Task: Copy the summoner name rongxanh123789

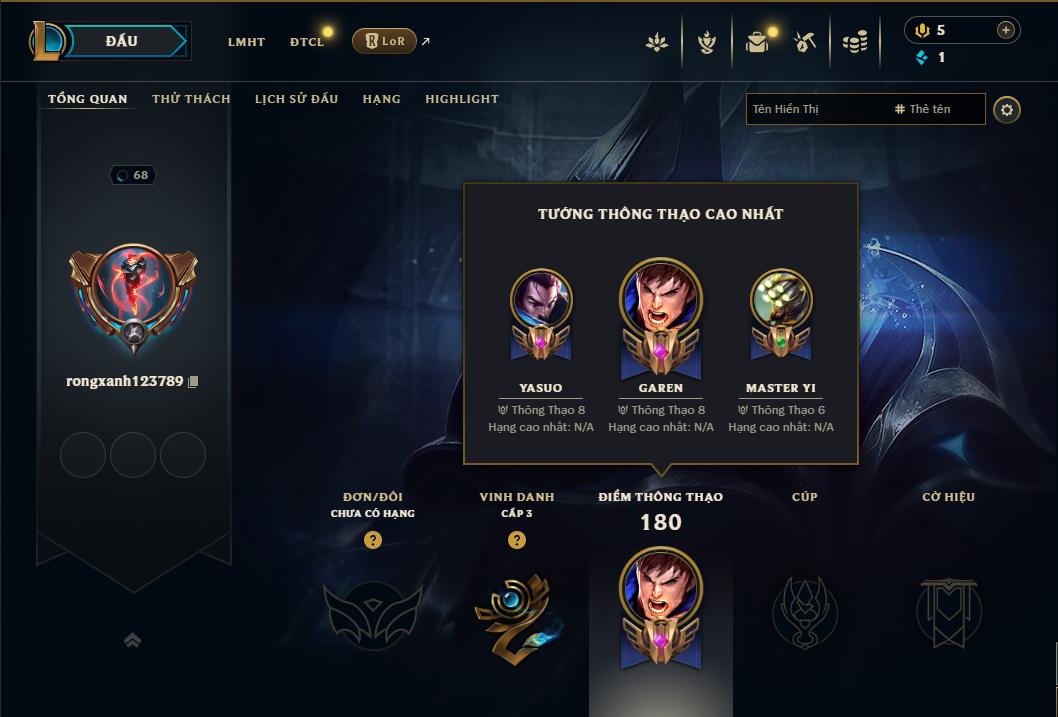Action: pyautogui.click(x=194, y=382)
